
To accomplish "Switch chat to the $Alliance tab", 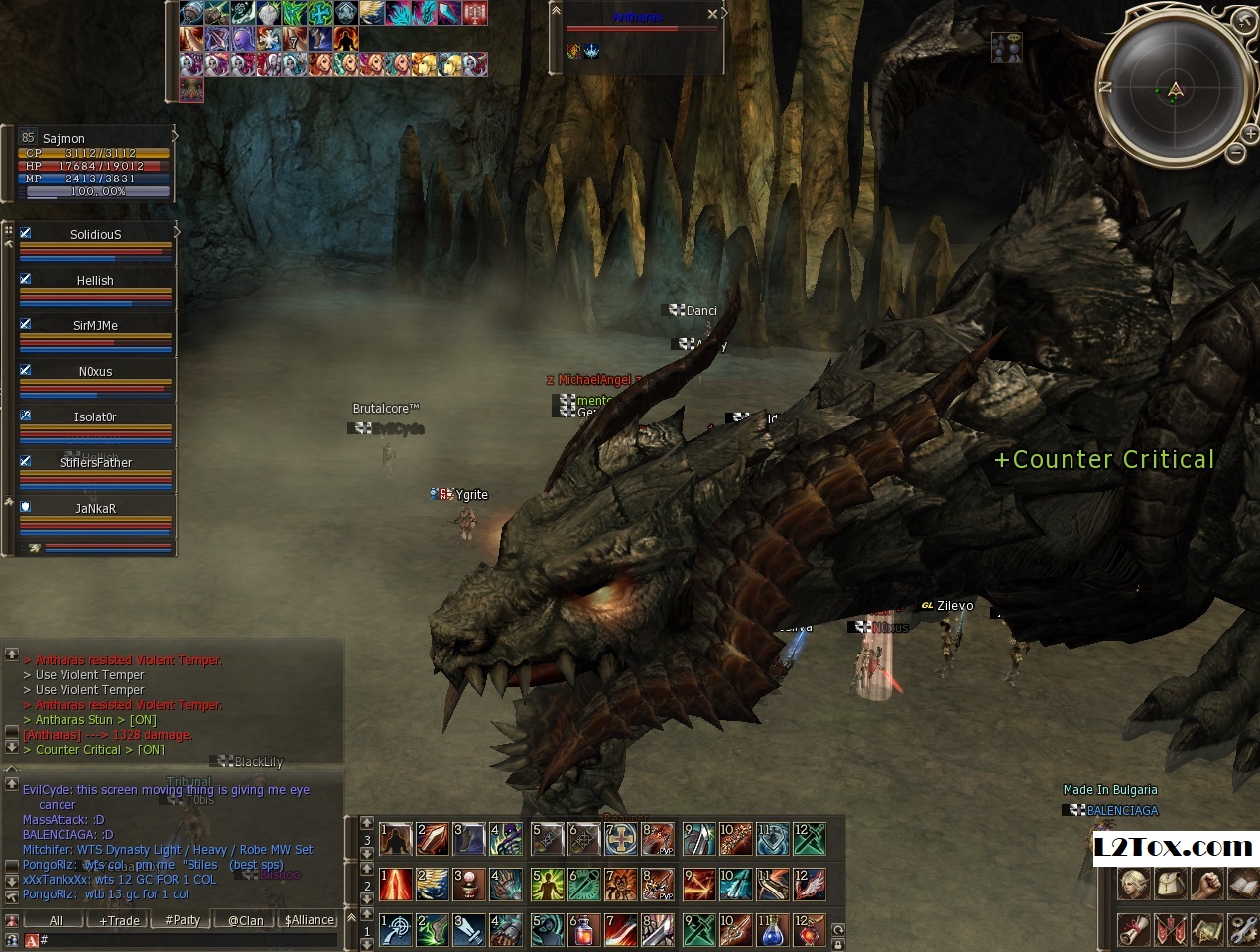I will [x=309, y=920].
